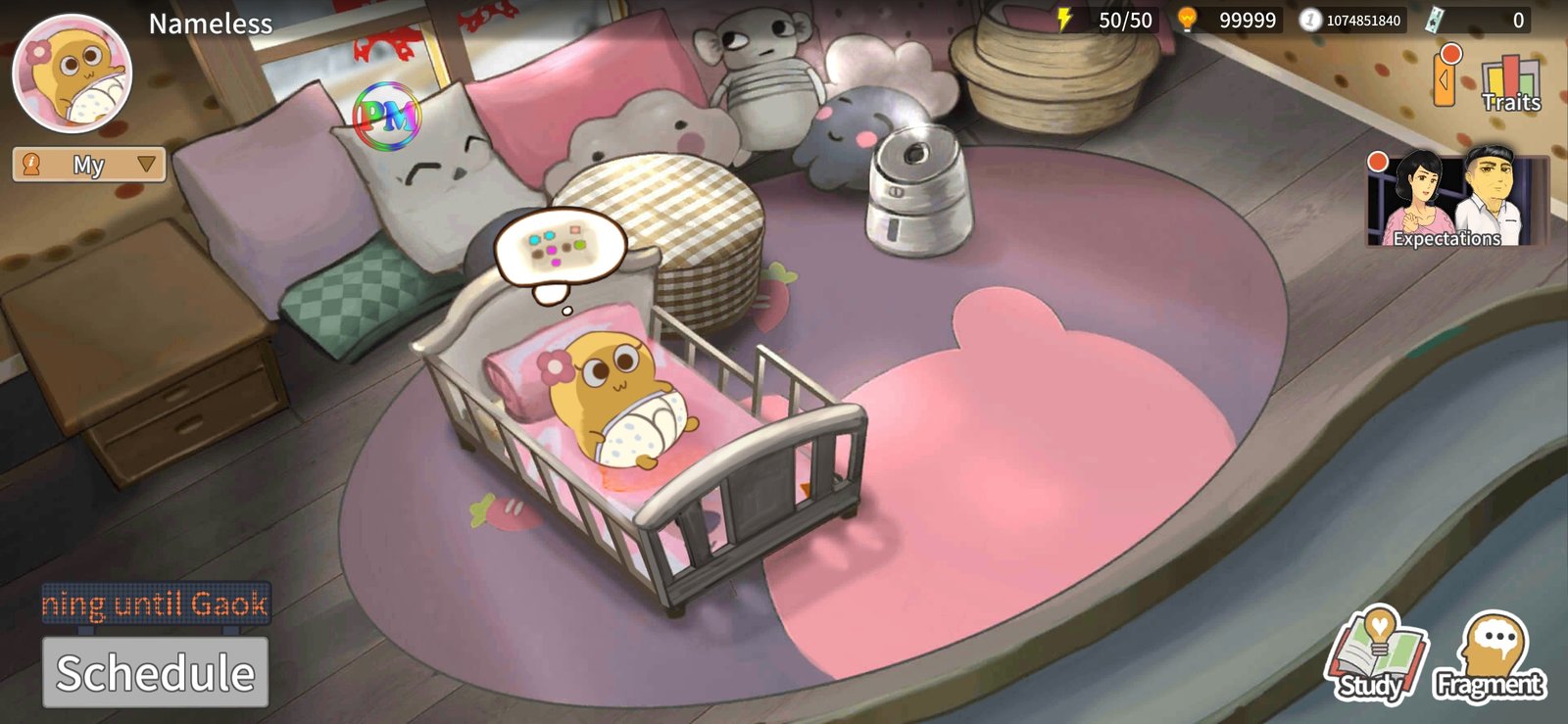Open the Study book menu
The height and width of the screenshot is (724, 1568).
[x=1376, y=655]
